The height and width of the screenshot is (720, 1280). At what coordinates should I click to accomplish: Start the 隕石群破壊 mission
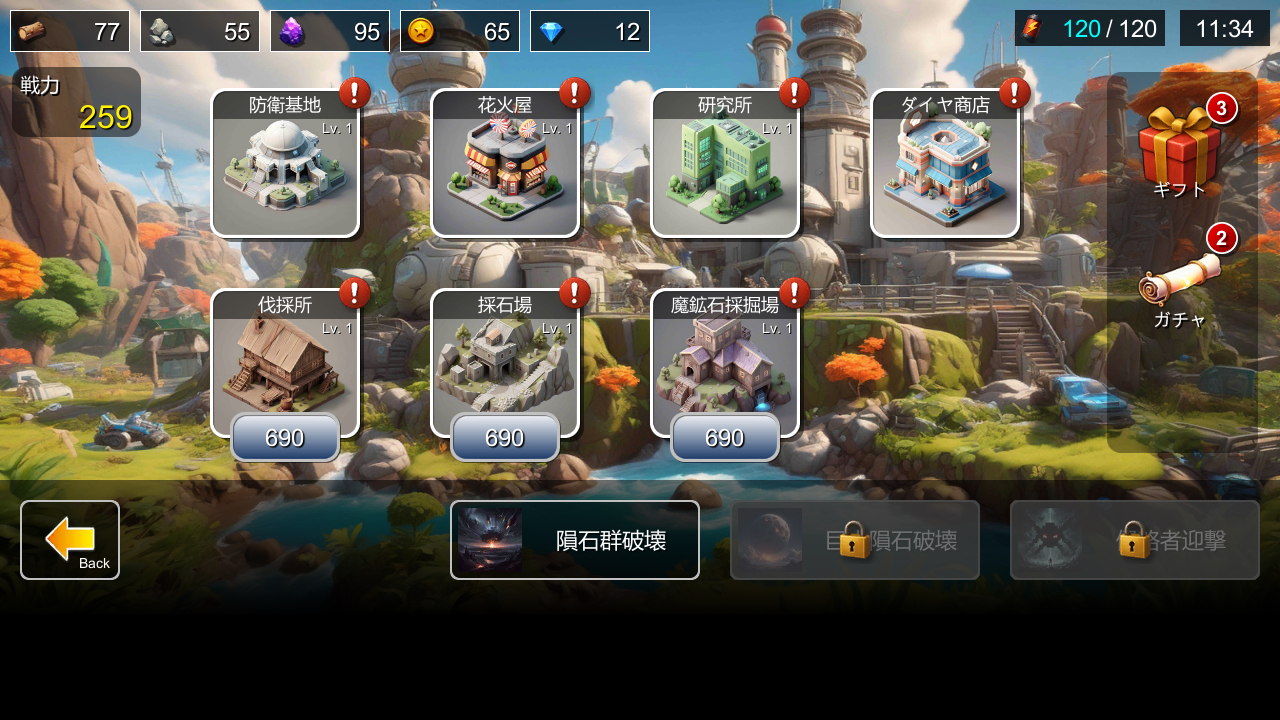(575, 540)
